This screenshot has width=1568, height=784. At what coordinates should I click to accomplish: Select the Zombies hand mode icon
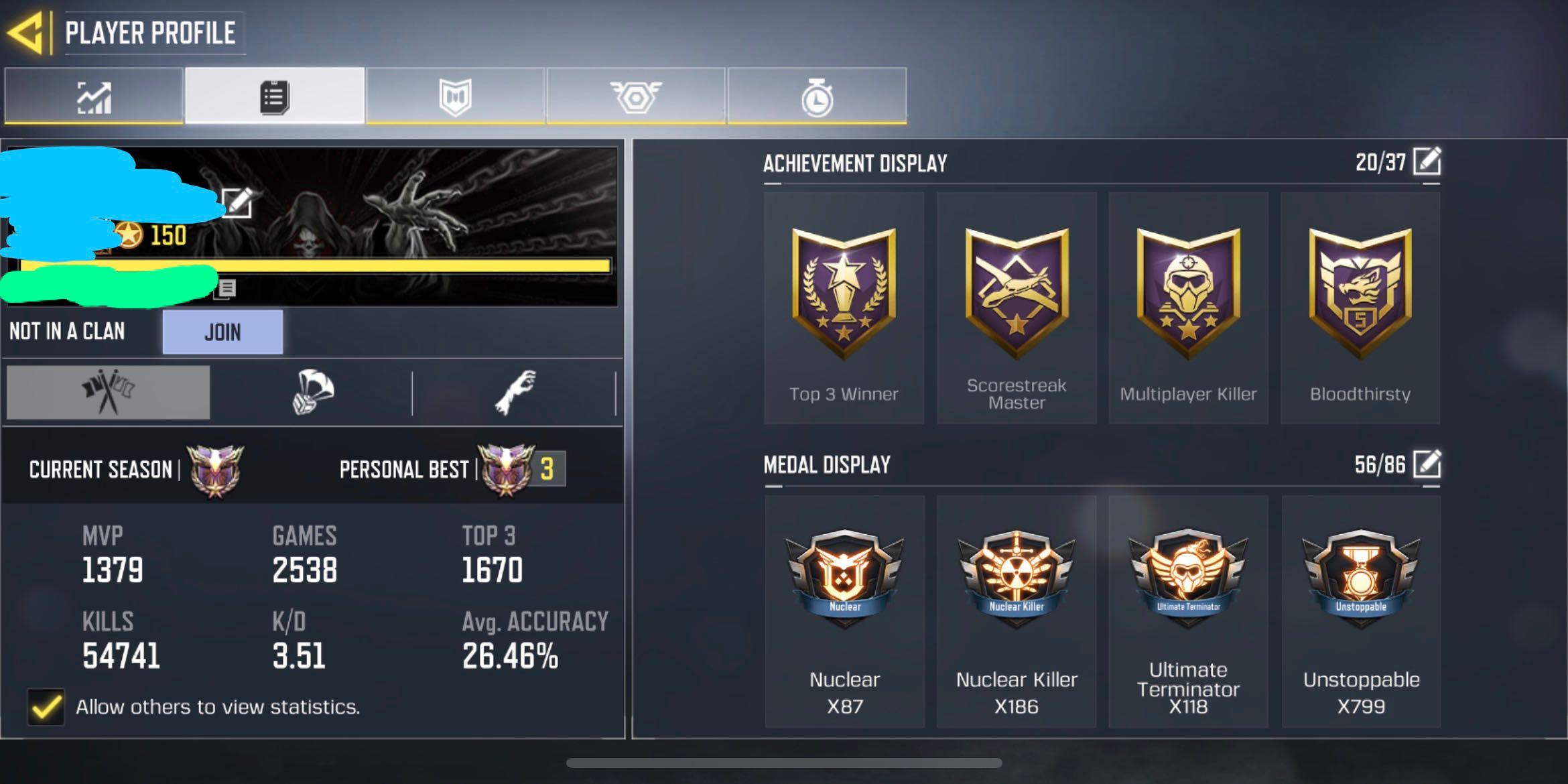[x=515, y=391]
